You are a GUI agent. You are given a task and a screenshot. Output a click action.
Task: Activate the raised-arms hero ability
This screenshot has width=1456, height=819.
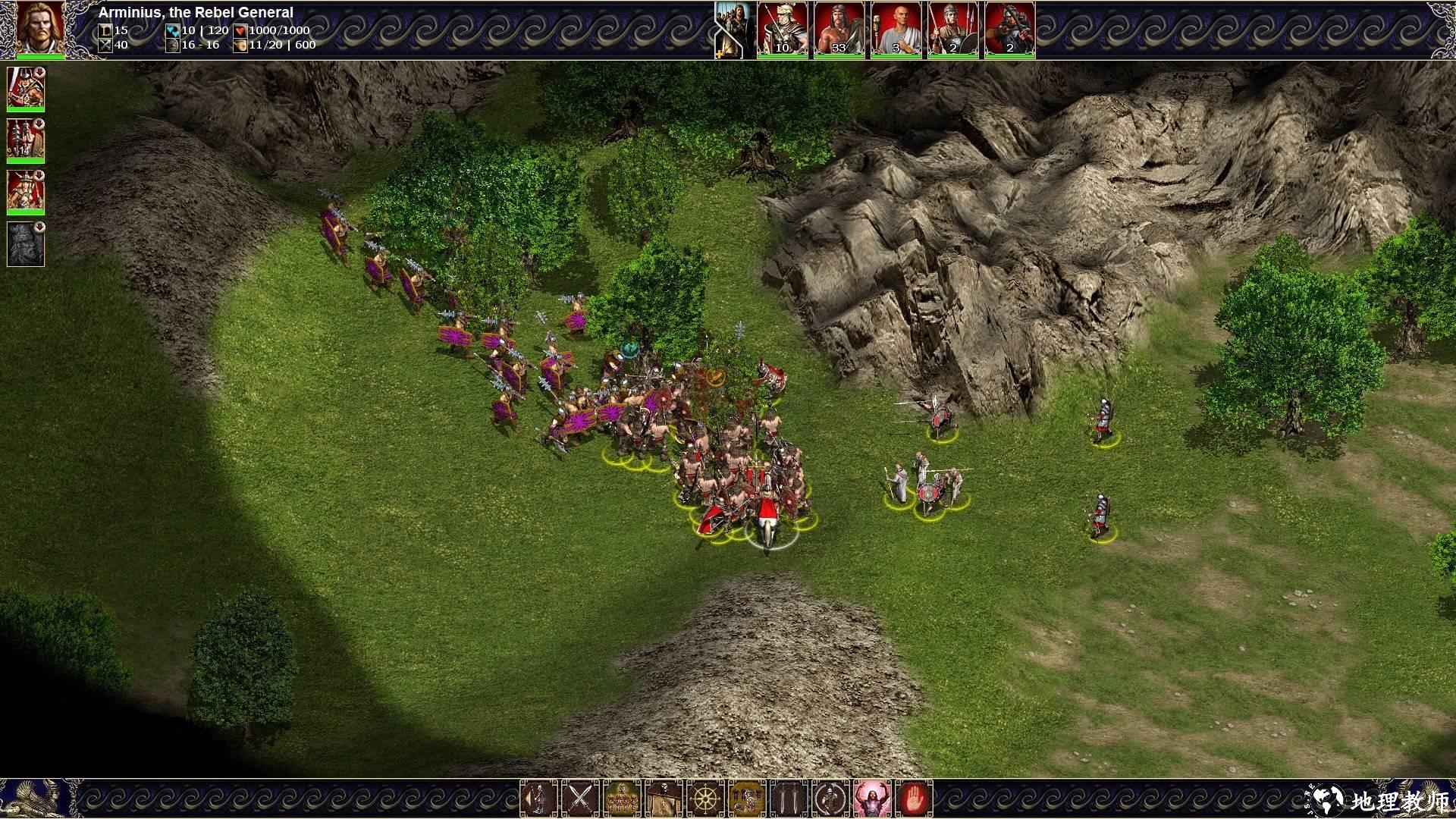872,799
